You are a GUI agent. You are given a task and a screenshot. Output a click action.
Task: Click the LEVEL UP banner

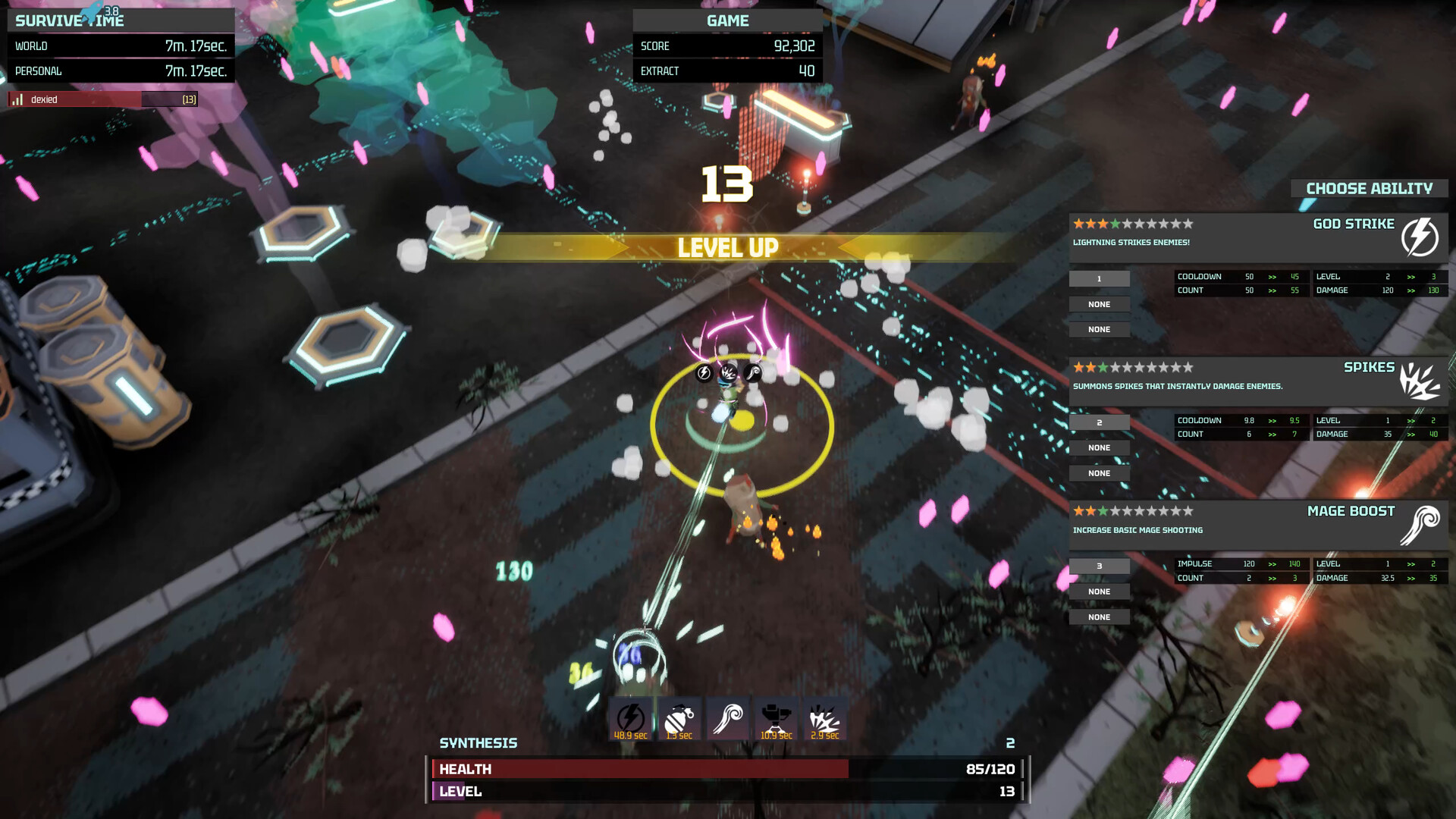coord(727,246)
